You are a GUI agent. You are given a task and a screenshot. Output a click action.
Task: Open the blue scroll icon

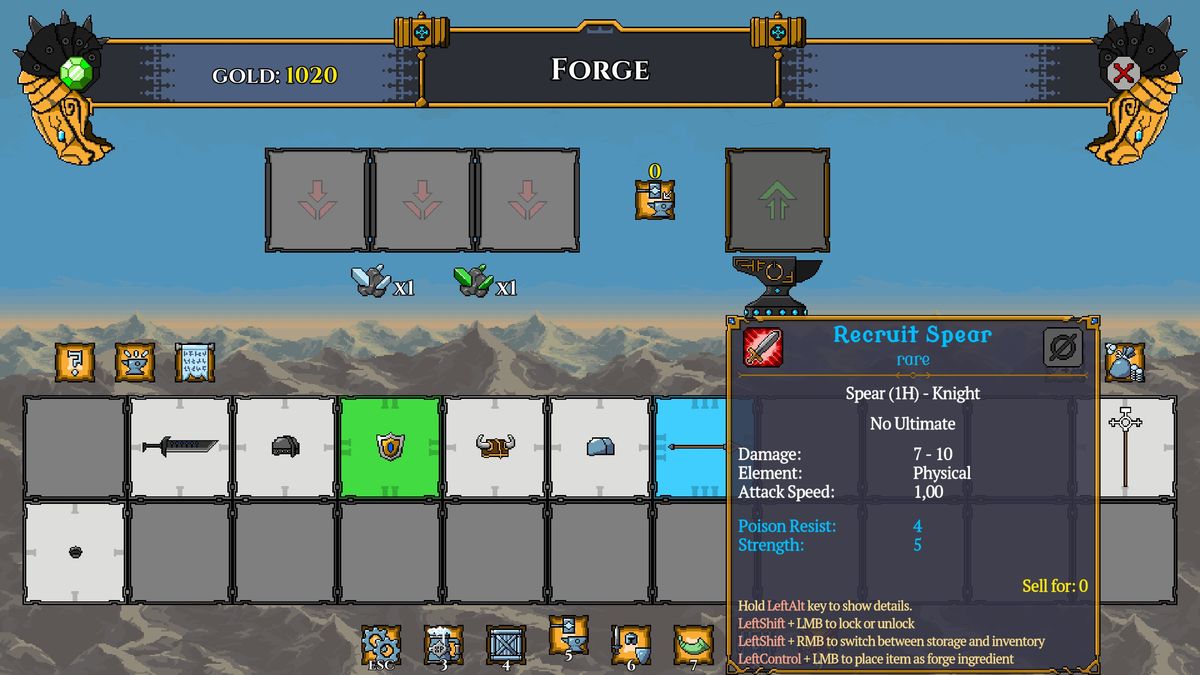click(195, 361)
